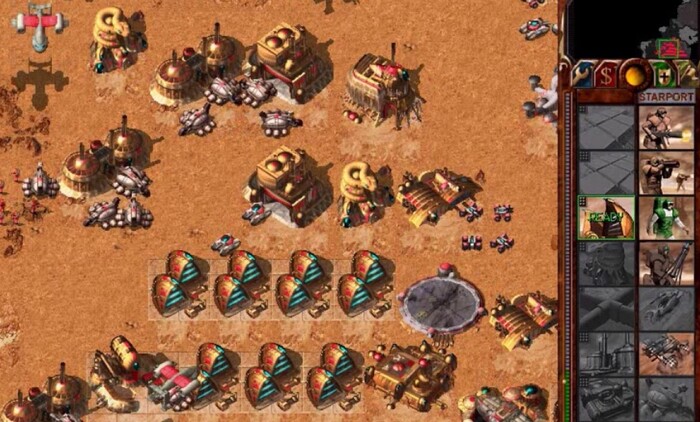Click the golden orb options button

pos(633,73)
